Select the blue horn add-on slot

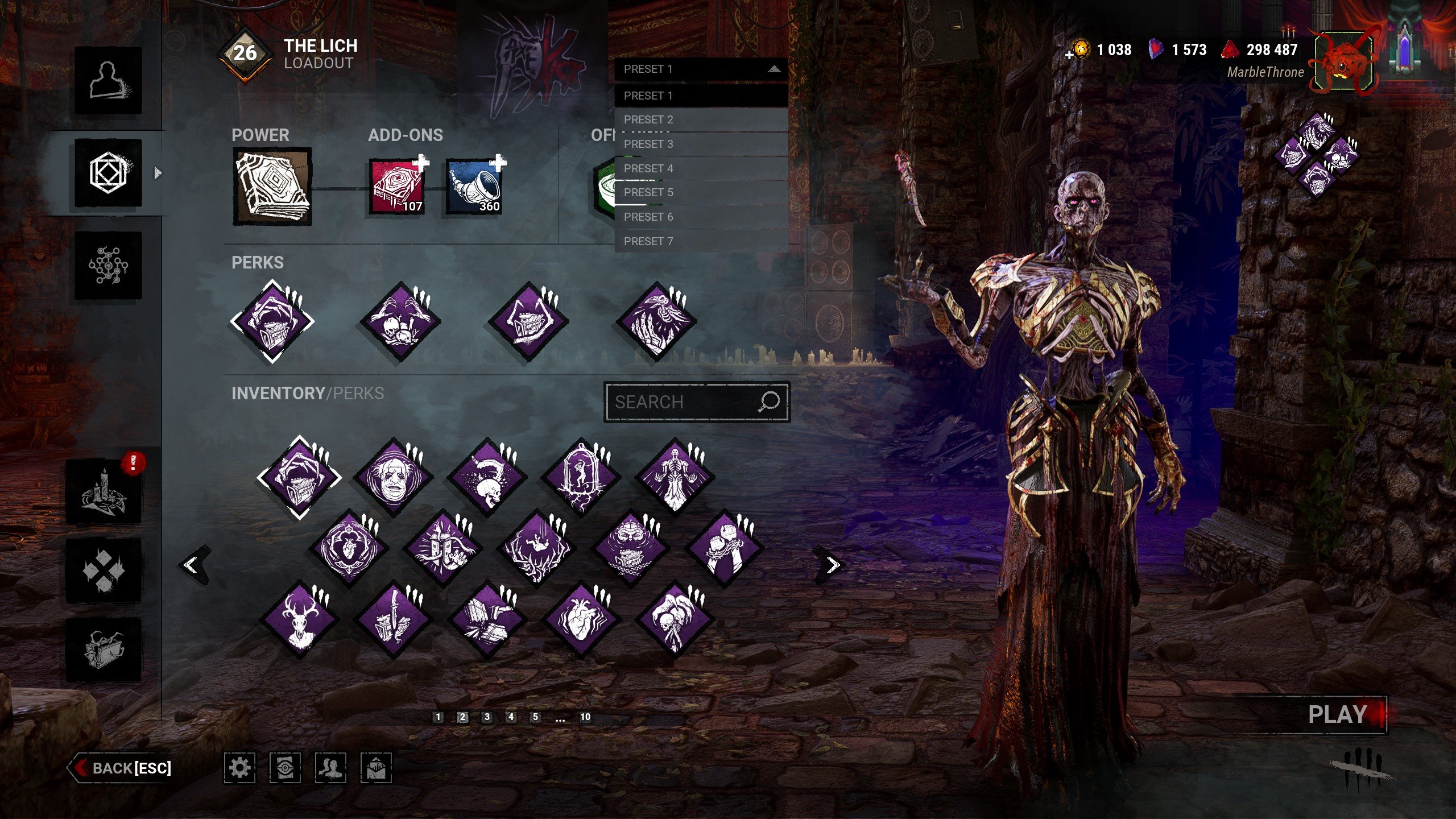[474, 187]
